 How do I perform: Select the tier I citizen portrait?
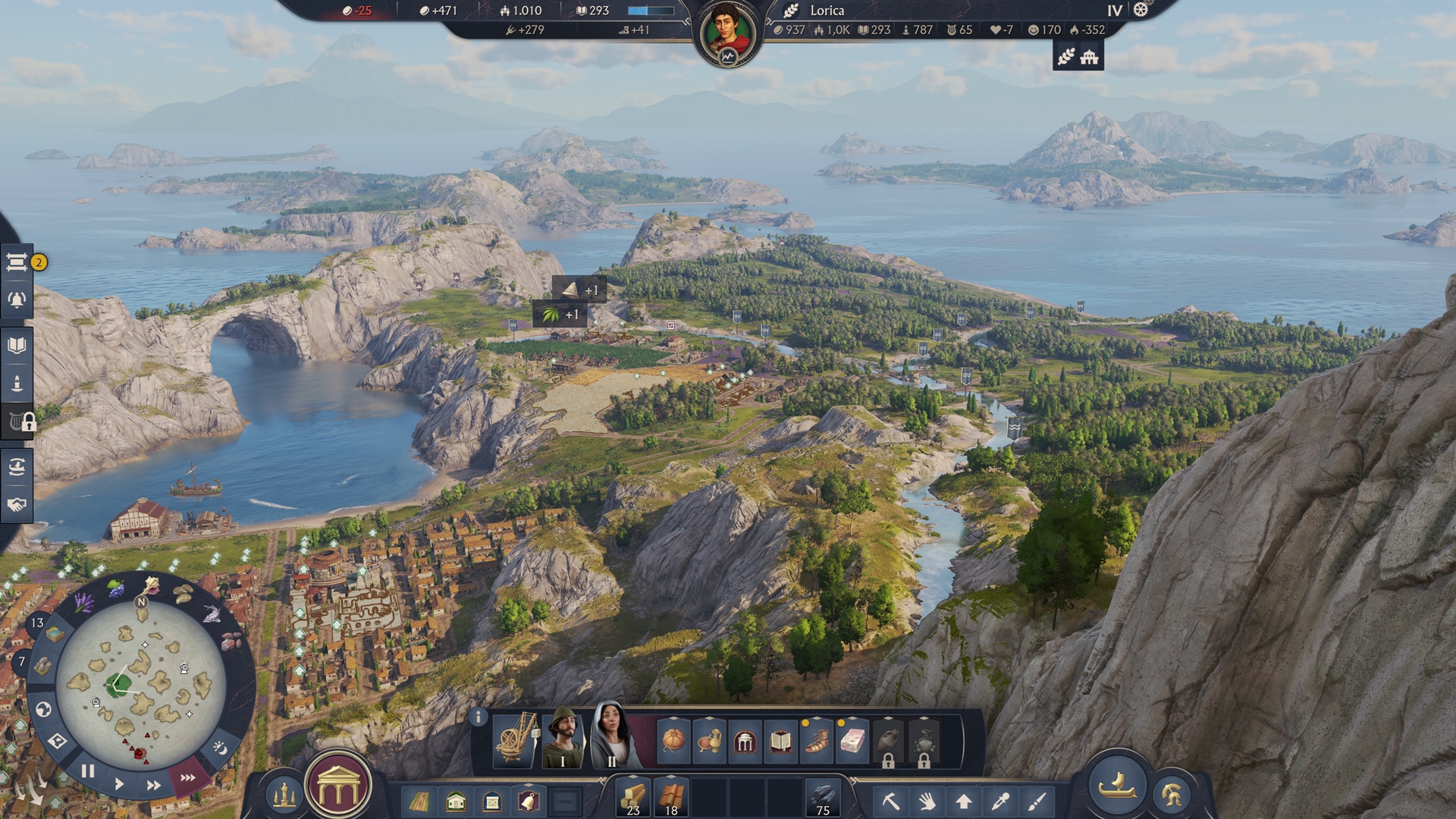[x=562, y=739]
